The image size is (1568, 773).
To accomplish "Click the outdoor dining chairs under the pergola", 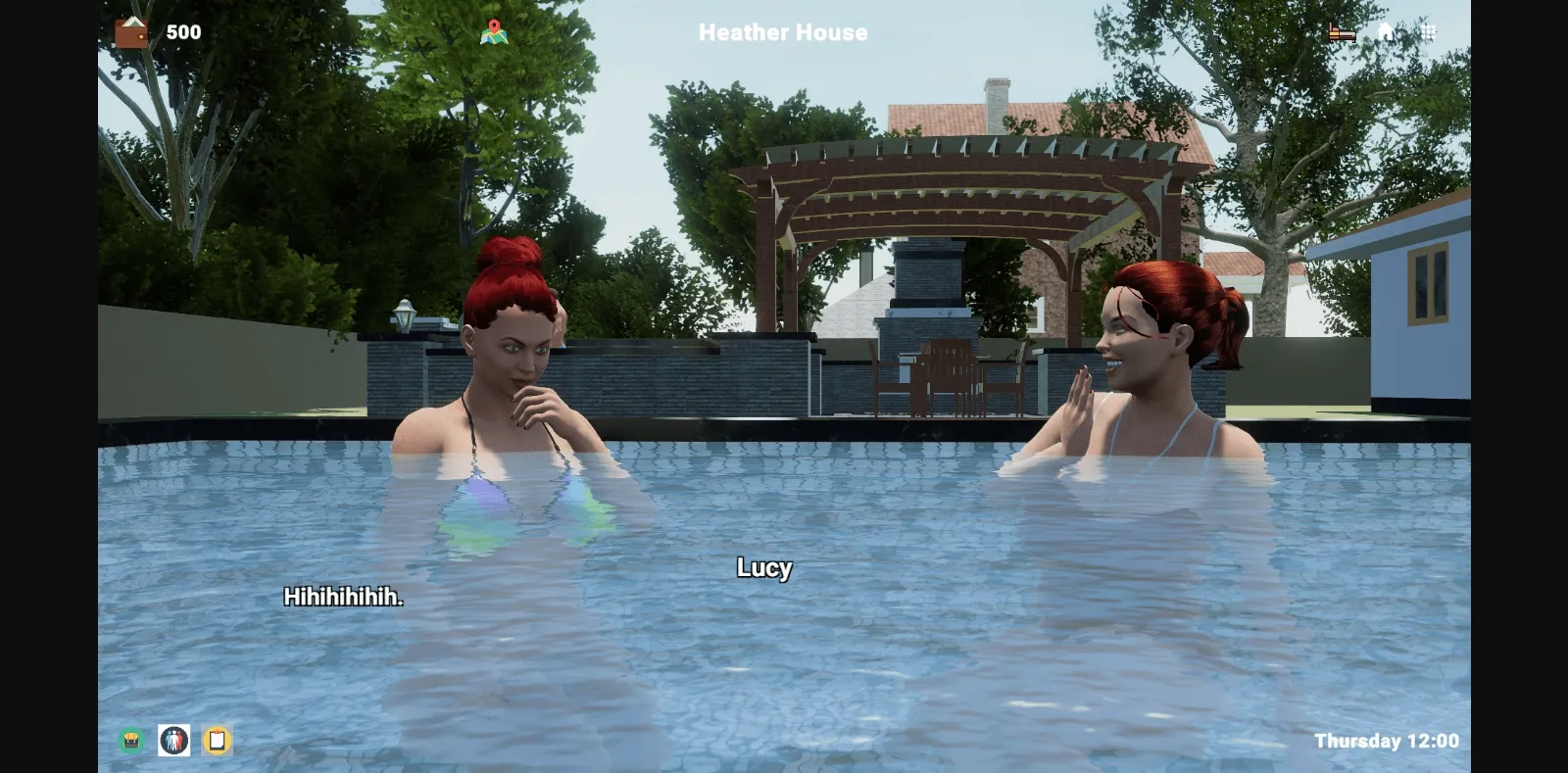I will (946, 377).
